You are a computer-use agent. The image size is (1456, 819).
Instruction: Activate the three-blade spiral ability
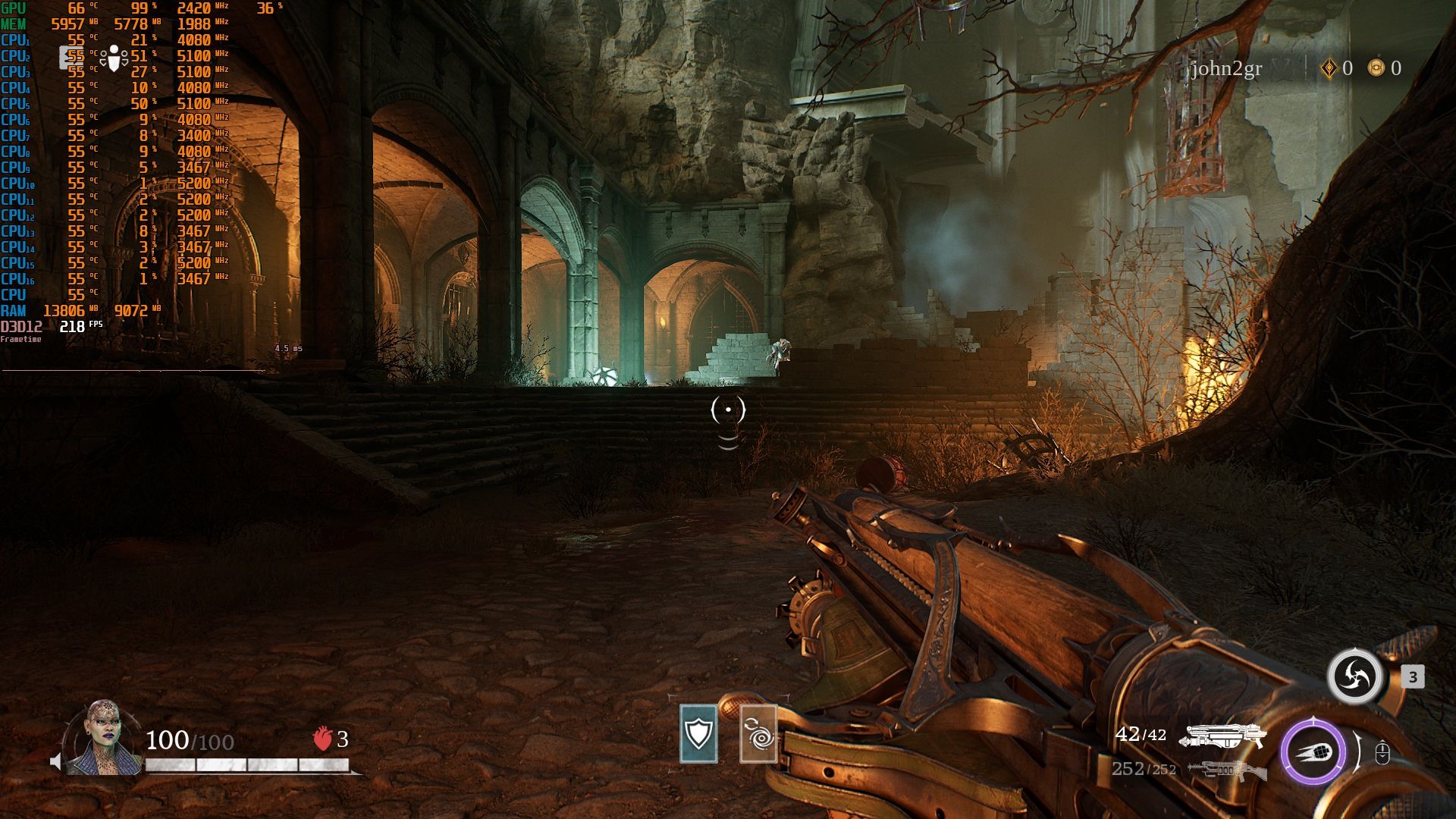[x=1354, y=676]
